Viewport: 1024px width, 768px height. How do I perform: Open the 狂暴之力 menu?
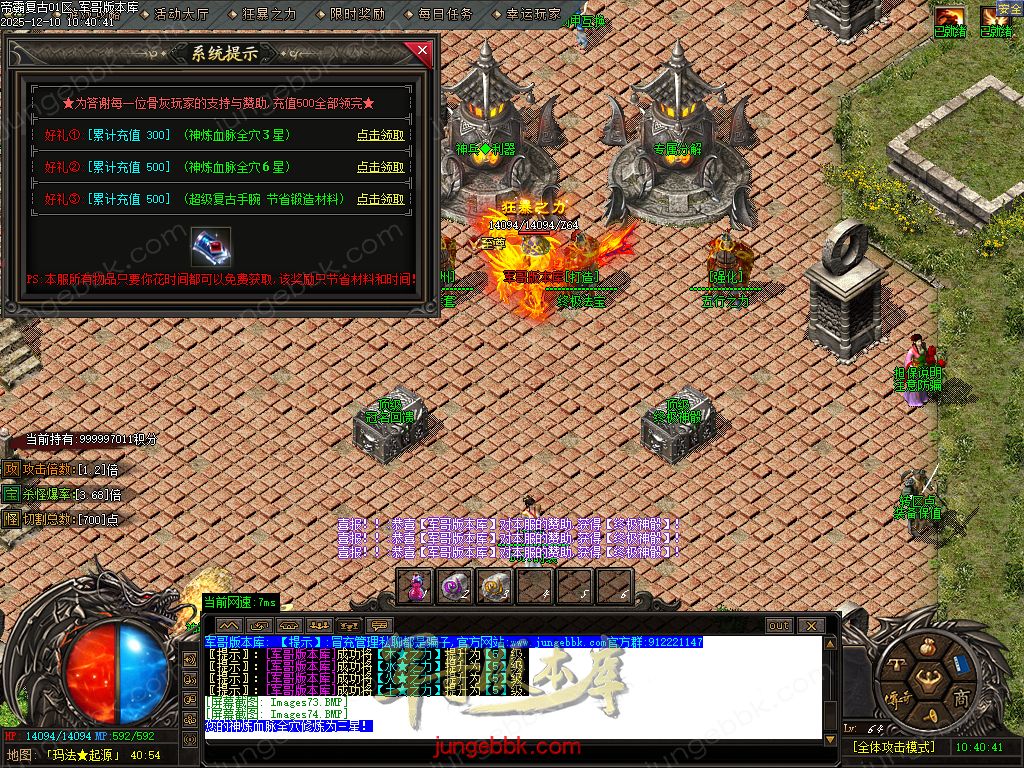(x=269, y=14)
